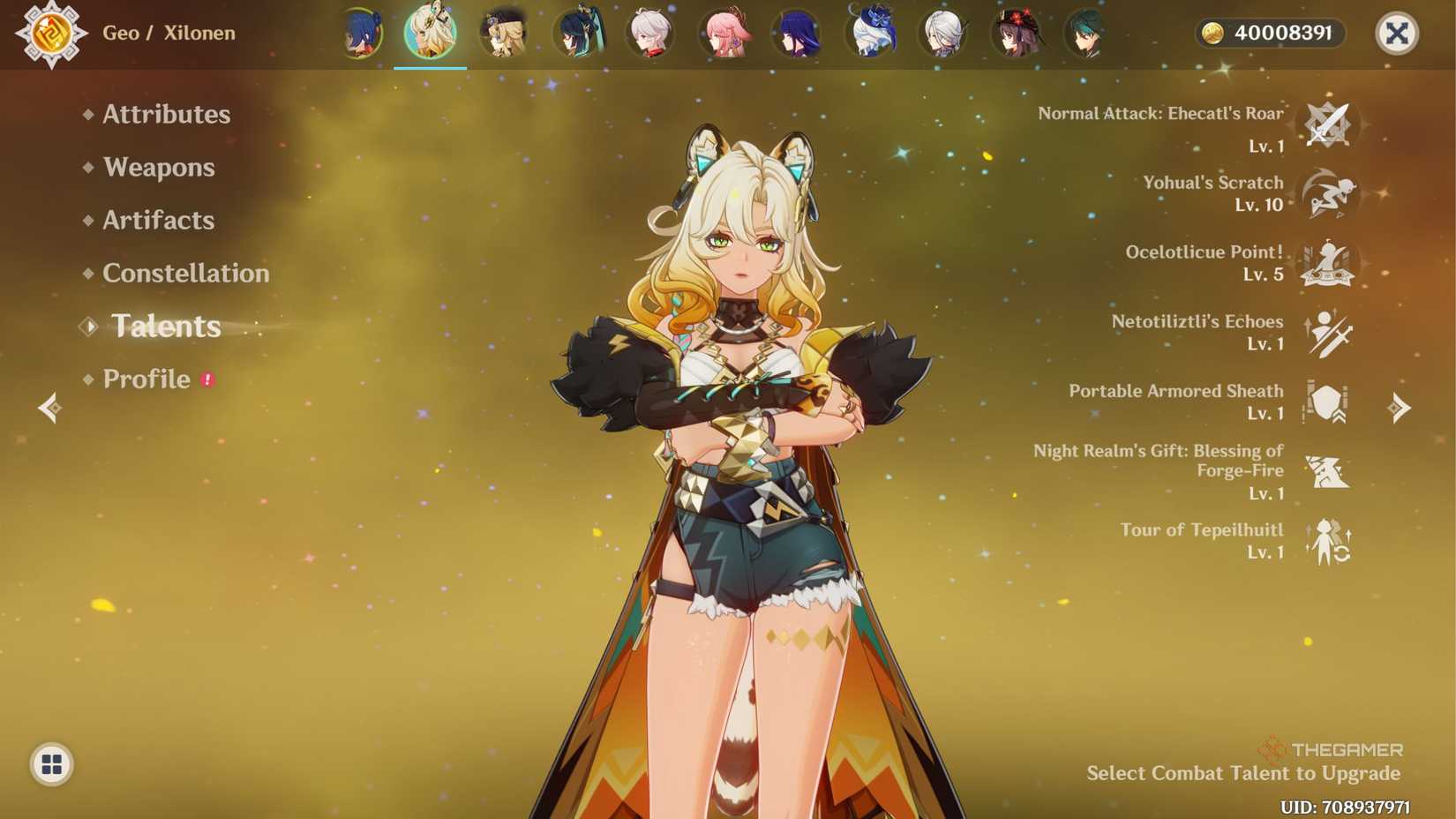1456x819 pixels.
Task: Open the Weapons section
Action: click(159, 168)
